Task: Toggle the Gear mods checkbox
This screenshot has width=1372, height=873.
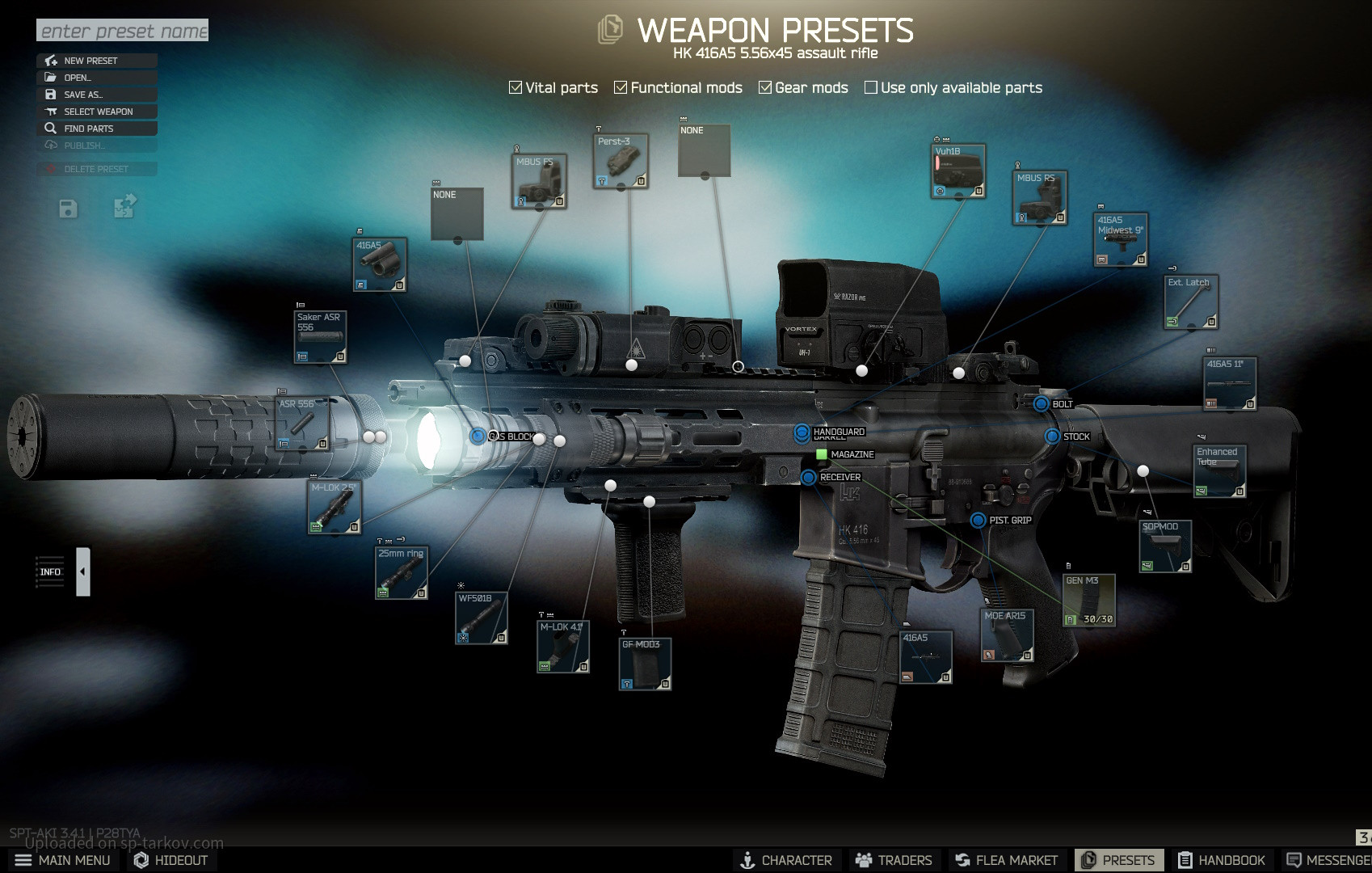Action: [x=765, y=87]
